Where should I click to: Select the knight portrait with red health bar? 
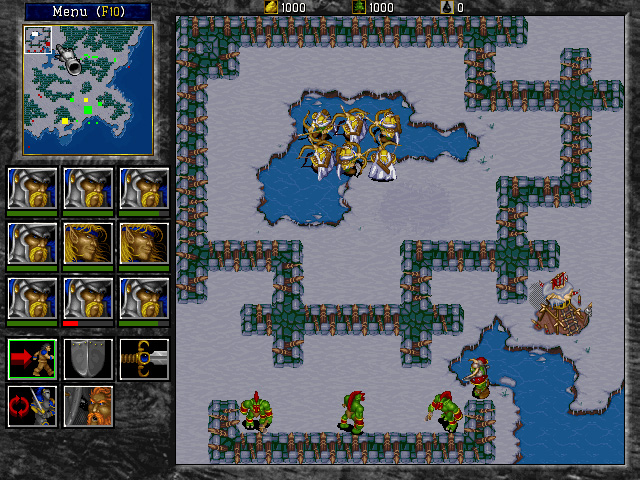coord(88,298)
